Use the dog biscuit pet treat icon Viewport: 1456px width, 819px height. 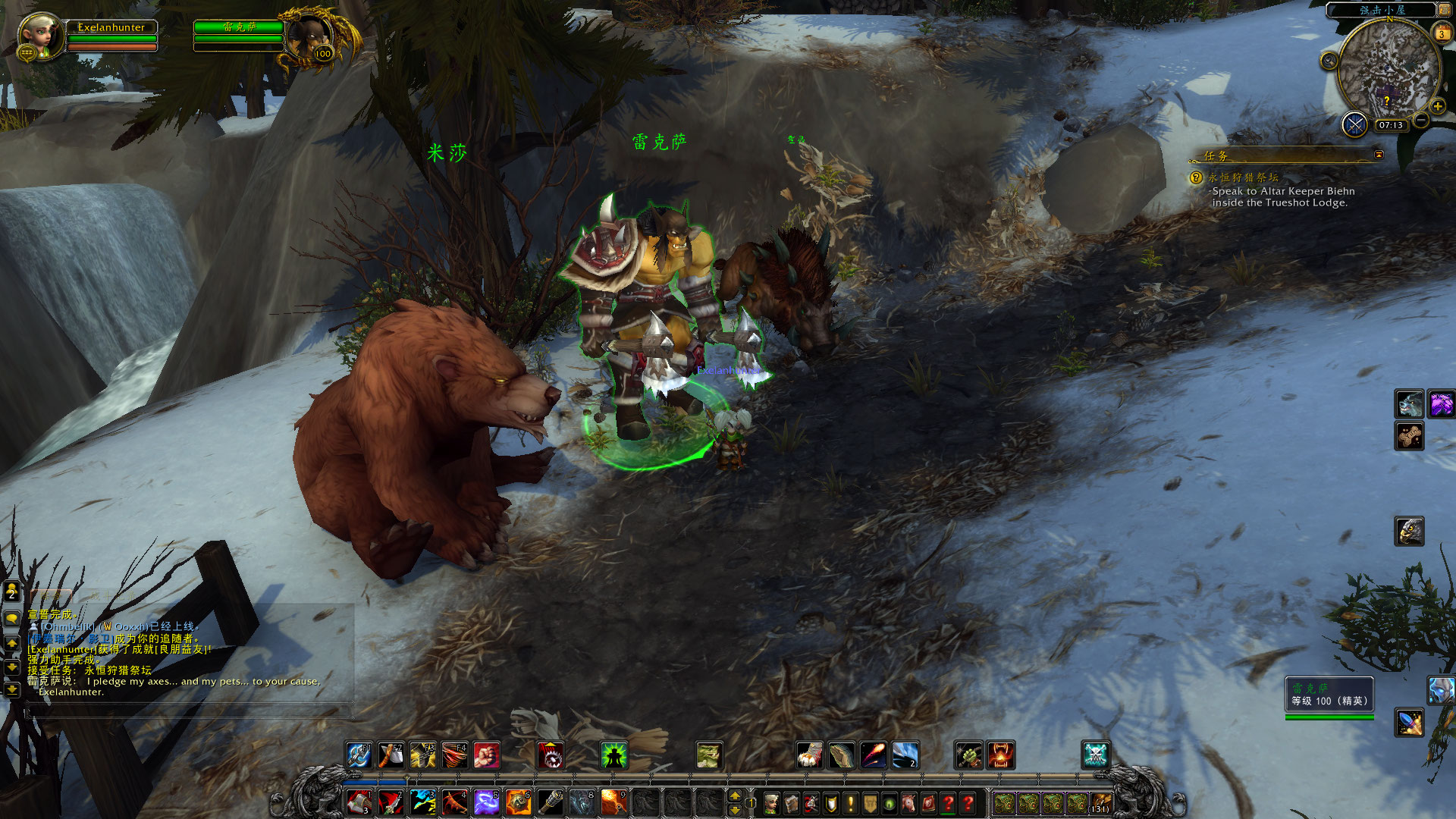click(x=1409, y=436)
